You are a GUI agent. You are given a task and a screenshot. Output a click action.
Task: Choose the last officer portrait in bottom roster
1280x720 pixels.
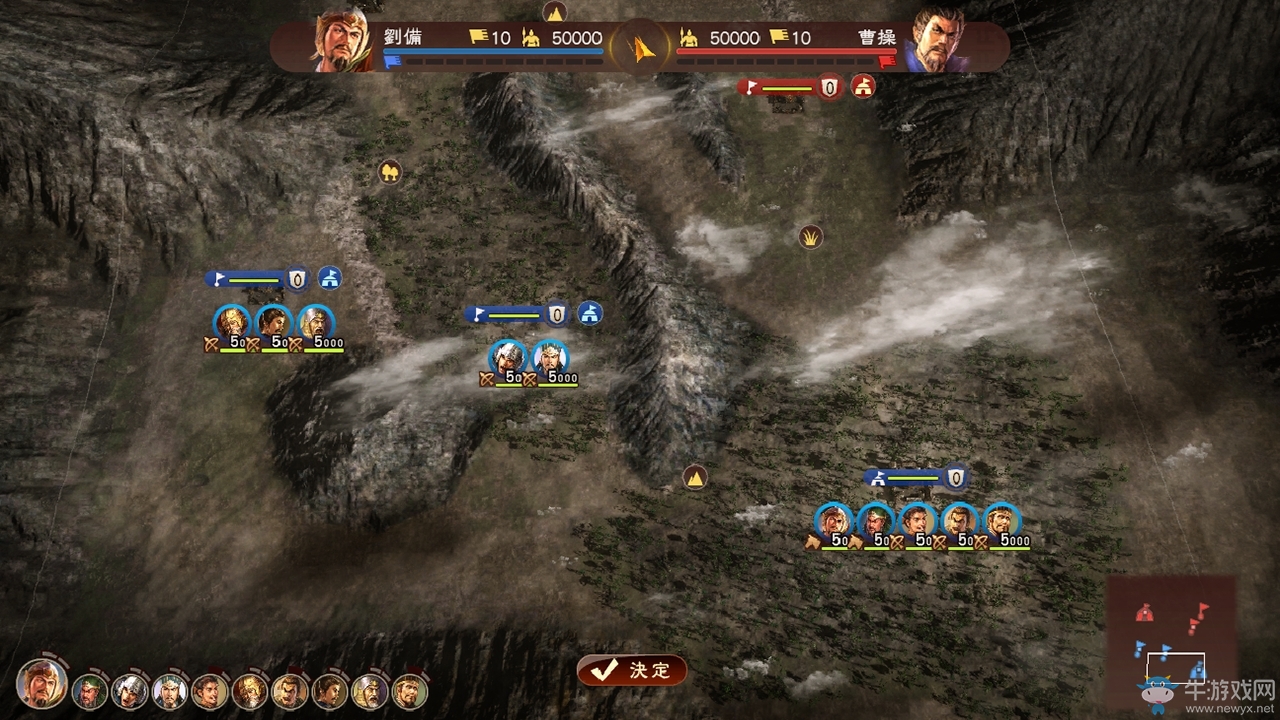(x=410, y=690)
